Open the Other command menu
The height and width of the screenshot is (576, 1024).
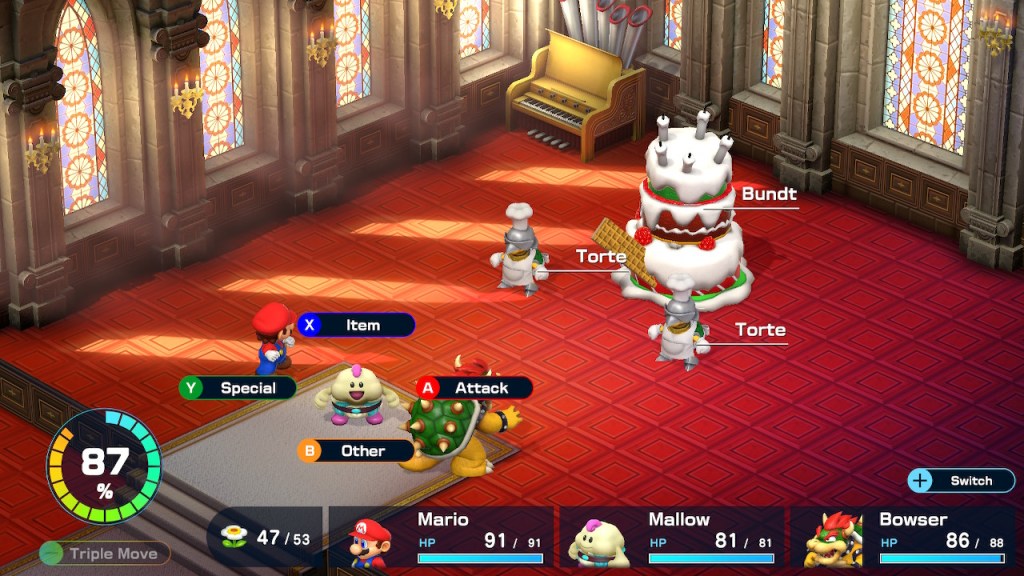(356, 451)
